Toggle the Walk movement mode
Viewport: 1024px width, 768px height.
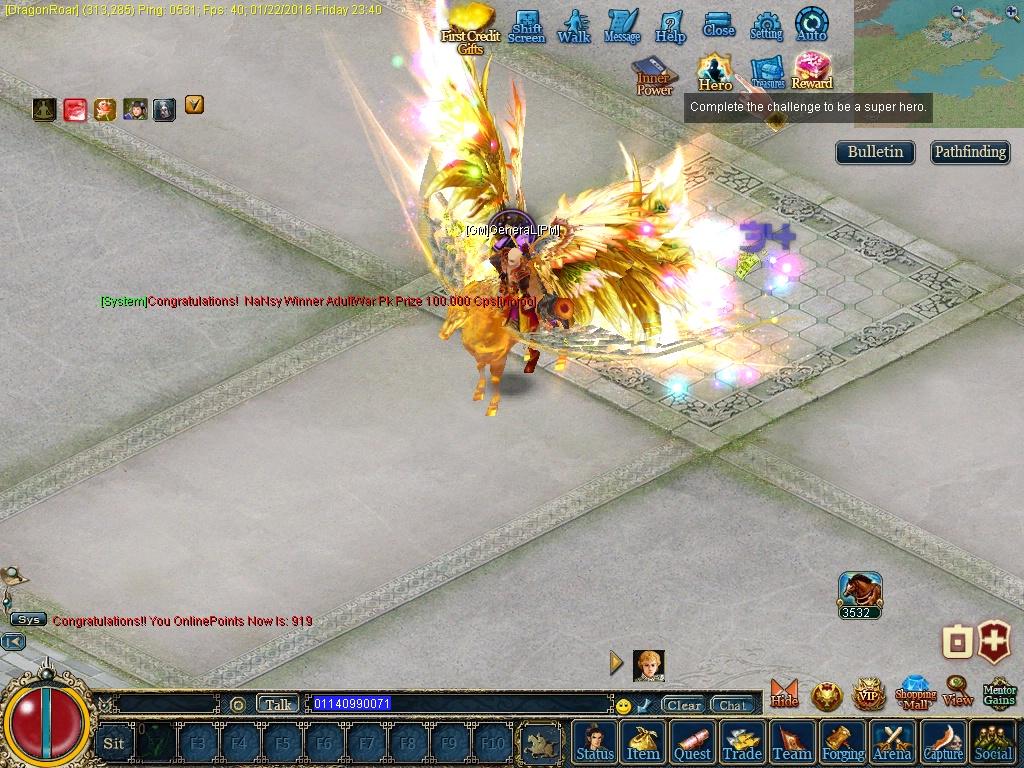pyautogui.click(x=574, y=26)
